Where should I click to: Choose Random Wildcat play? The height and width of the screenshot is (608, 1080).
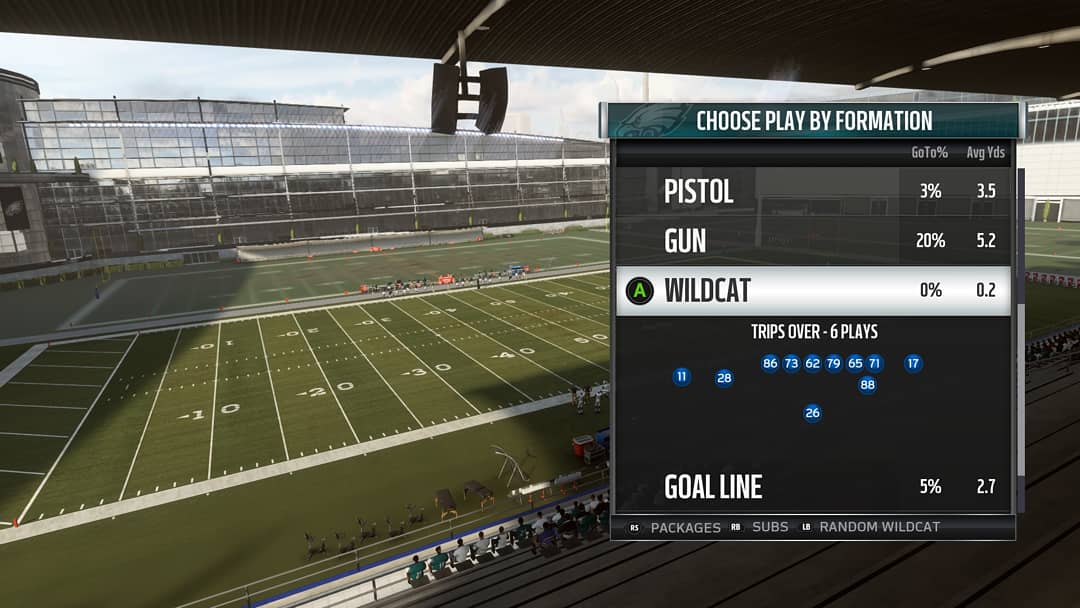(878, 527)
